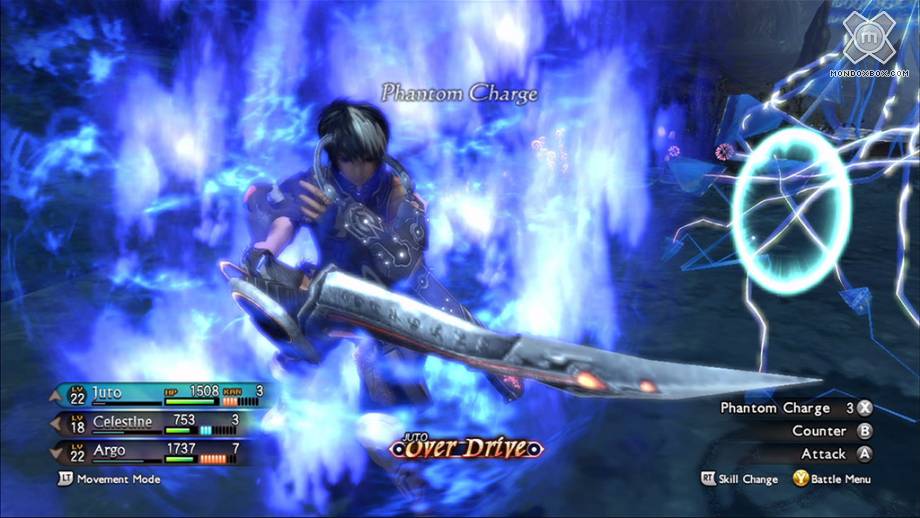Image resolution: width=920 pixels, height=518 pixels.
Task: Use the Phantom Charge skill command
Action: pyautogui.click(x=795, y=408)
